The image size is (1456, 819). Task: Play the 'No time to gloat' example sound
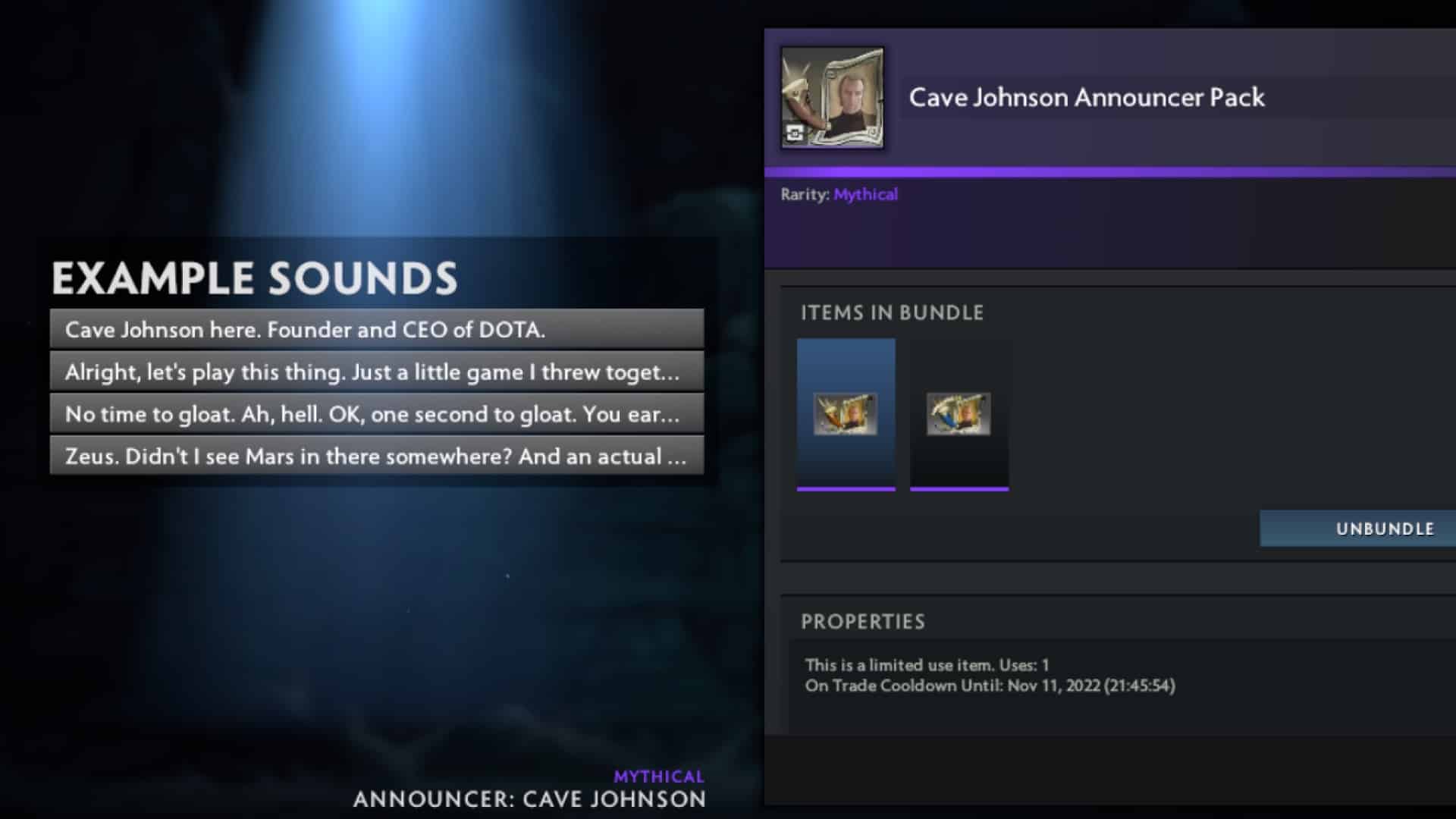coord(377,414)
